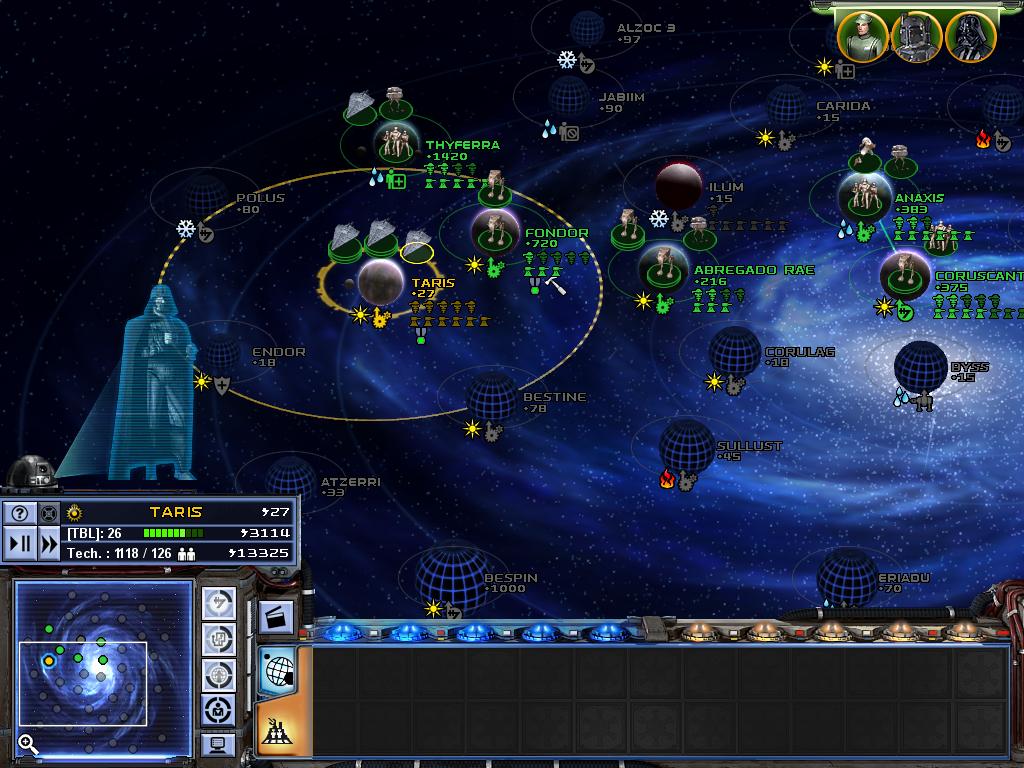Viewport: 1024px width, 768px height.
Task: Select the planet Thyferra on the map
Action: point(399,145)
